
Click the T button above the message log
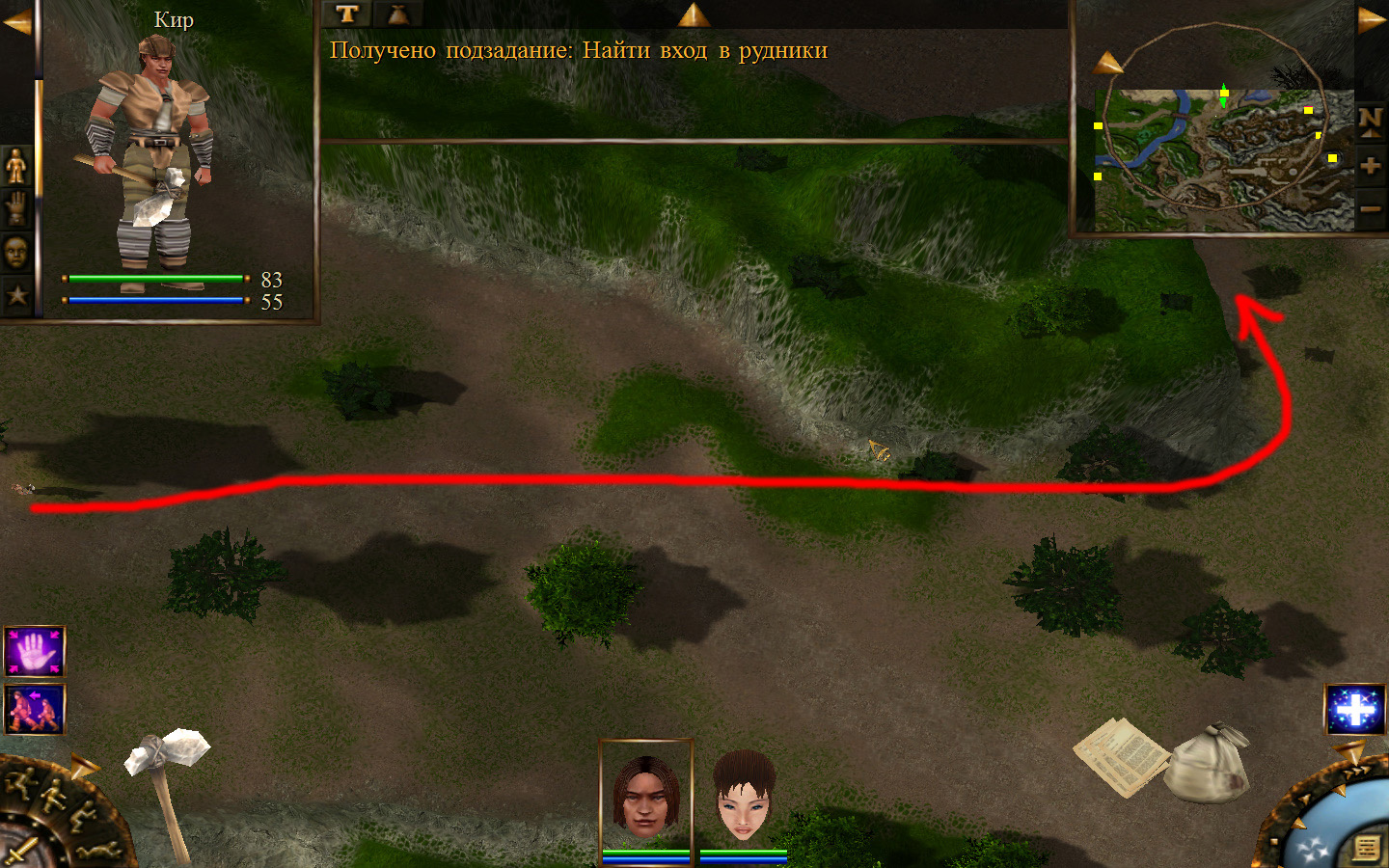tap(347, 14)
